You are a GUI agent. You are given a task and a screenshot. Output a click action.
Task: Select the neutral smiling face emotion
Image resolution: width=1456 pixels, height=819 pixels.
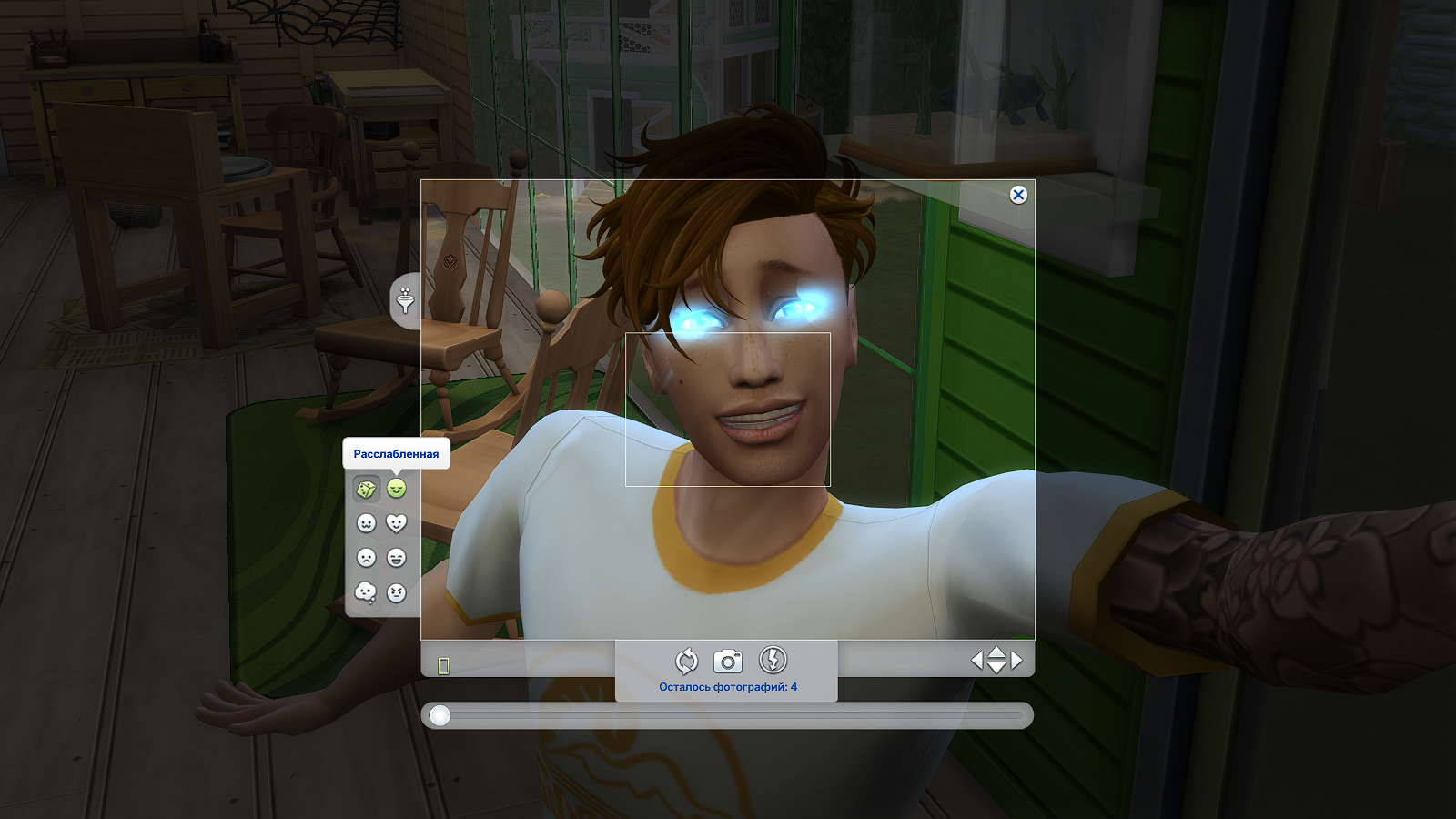[366, 521]
